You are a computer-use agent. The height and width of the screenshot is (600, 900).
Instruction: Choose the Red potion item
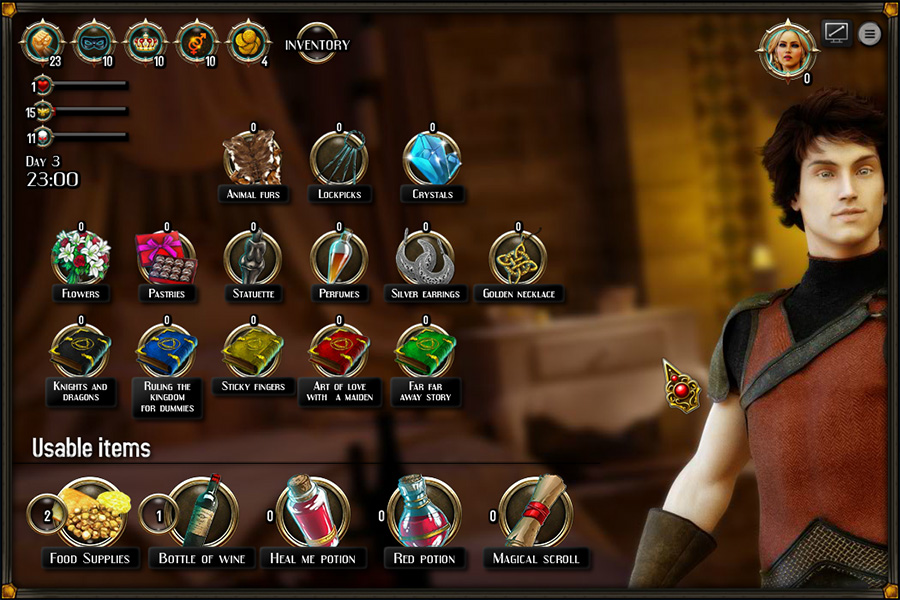click(424, 512)
